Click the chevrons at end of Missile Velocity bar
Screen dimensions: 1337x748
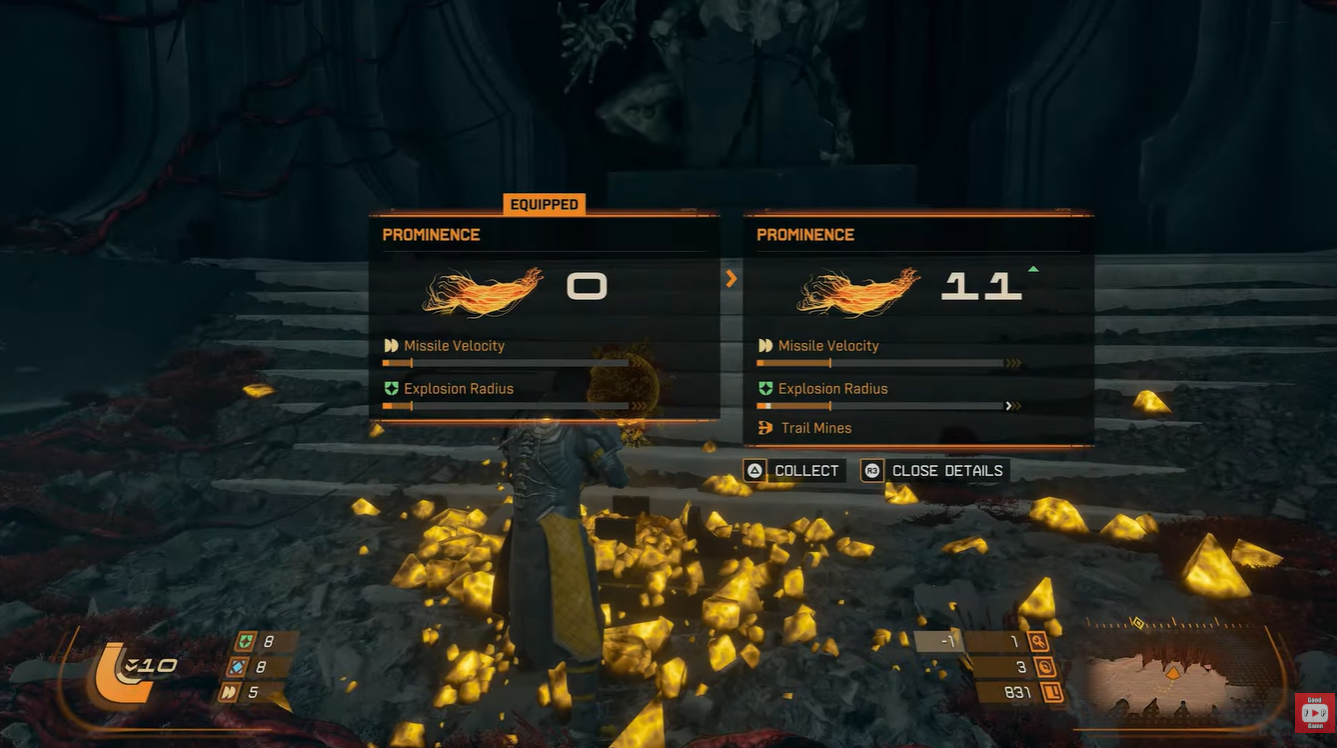(x=1015, y=362)
